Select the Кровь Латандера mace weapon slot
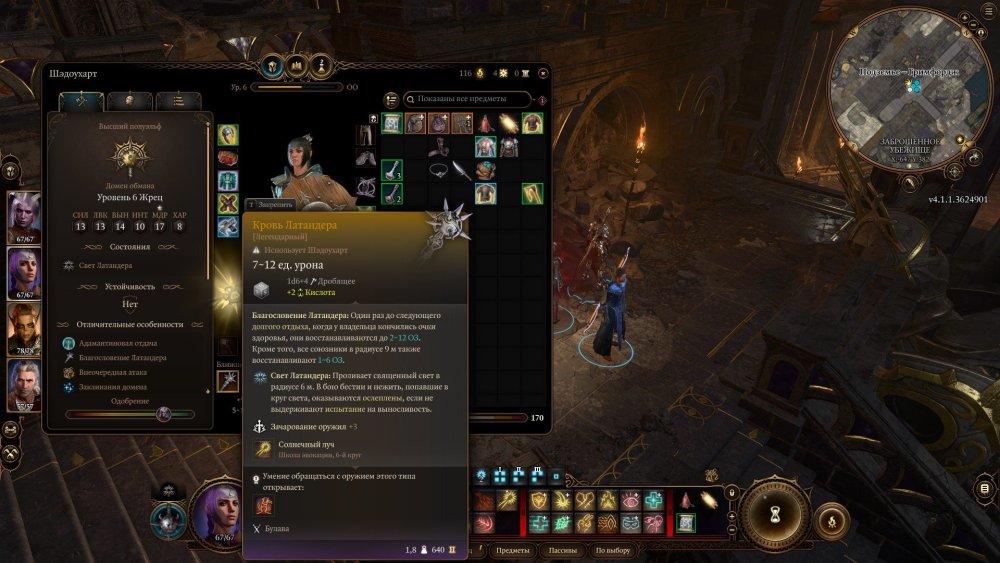 click(228, 381)
